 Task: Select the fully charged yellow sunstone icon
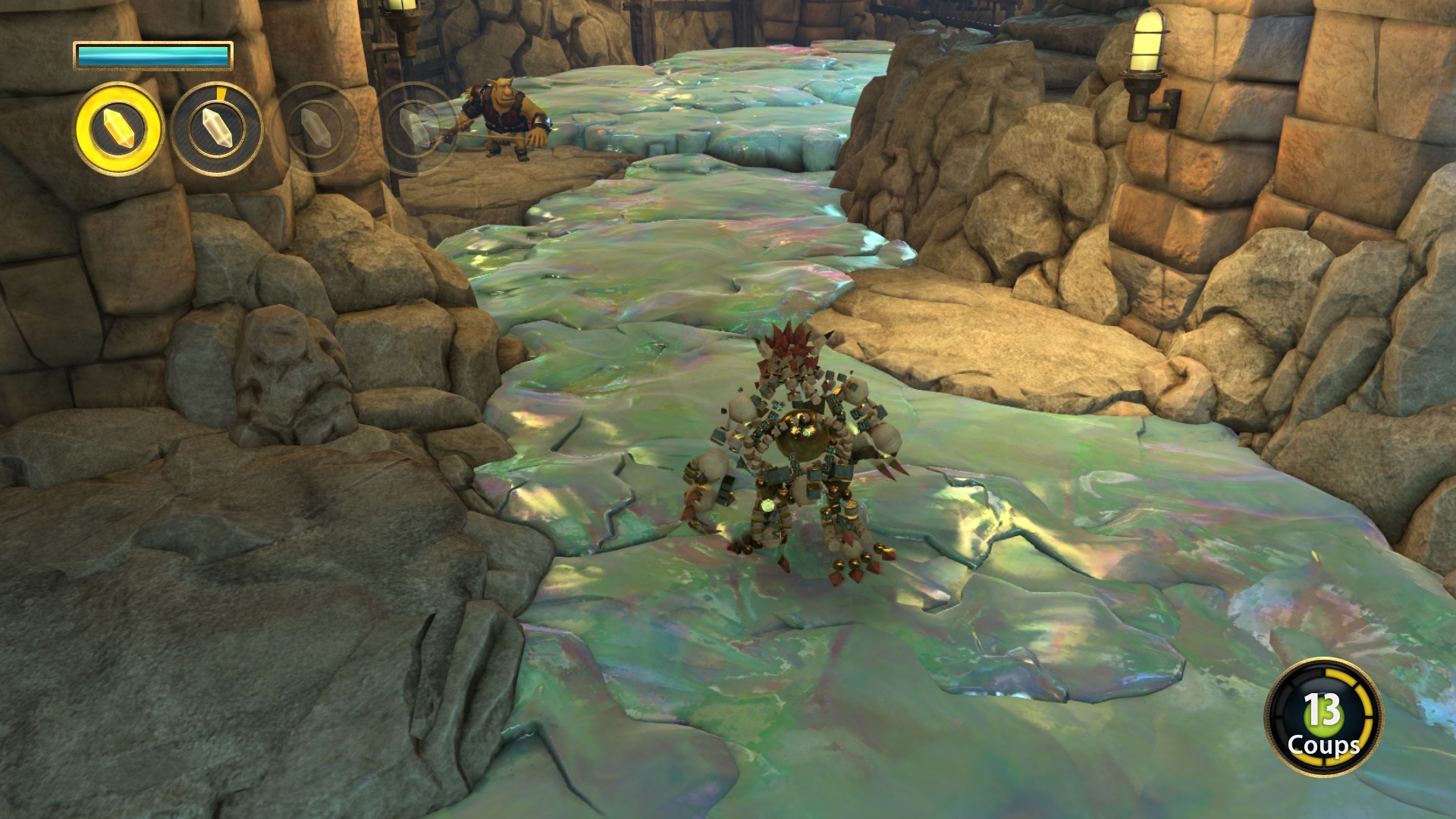point(118,128)
